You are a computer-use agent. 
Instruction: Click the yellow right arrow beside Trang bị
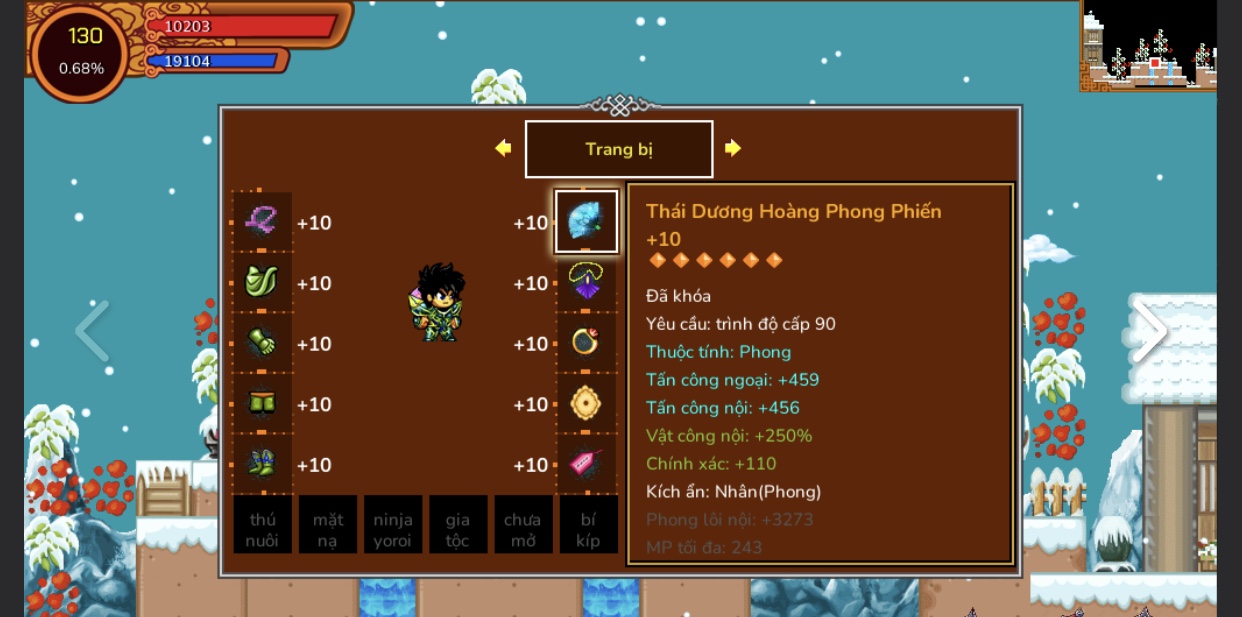733,148
